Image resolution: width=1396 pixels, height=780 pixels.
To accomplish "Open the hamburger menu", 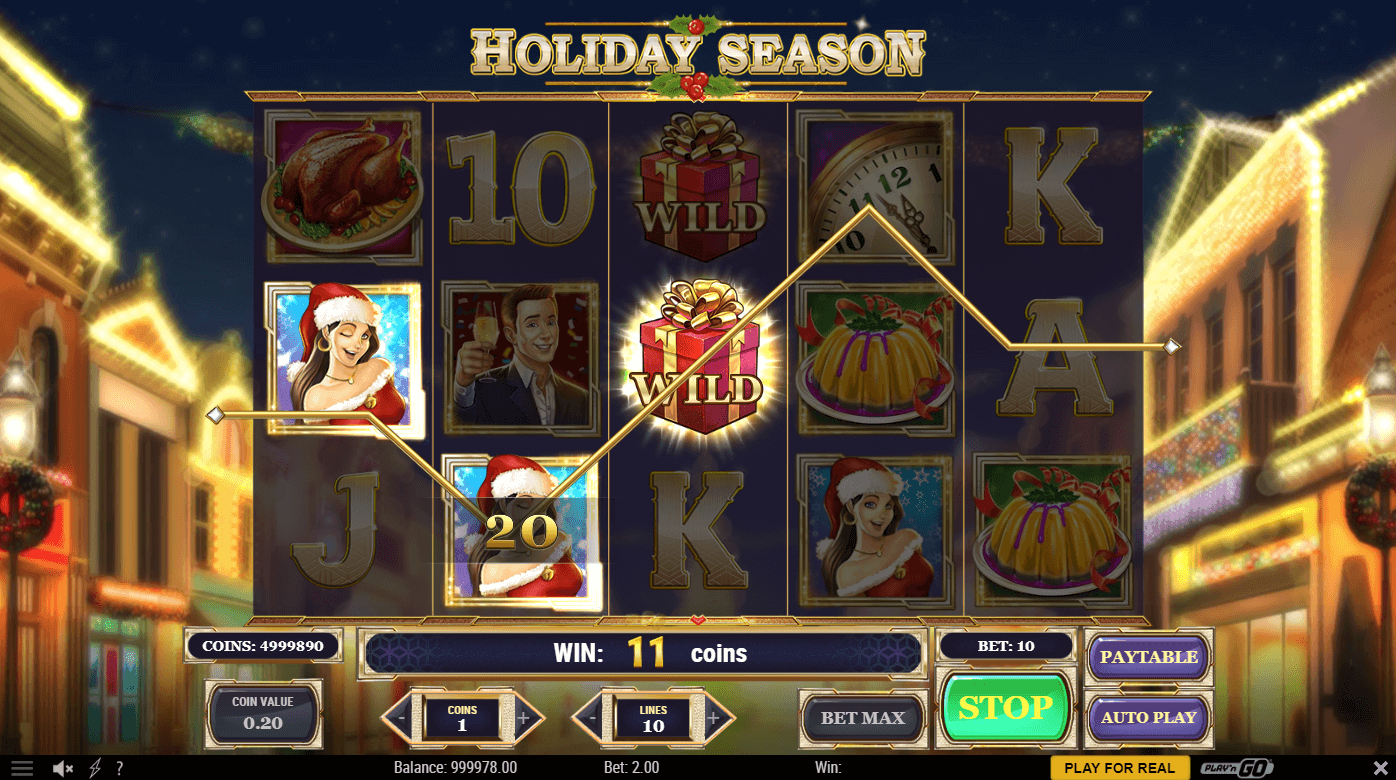I will pos(22,768).
